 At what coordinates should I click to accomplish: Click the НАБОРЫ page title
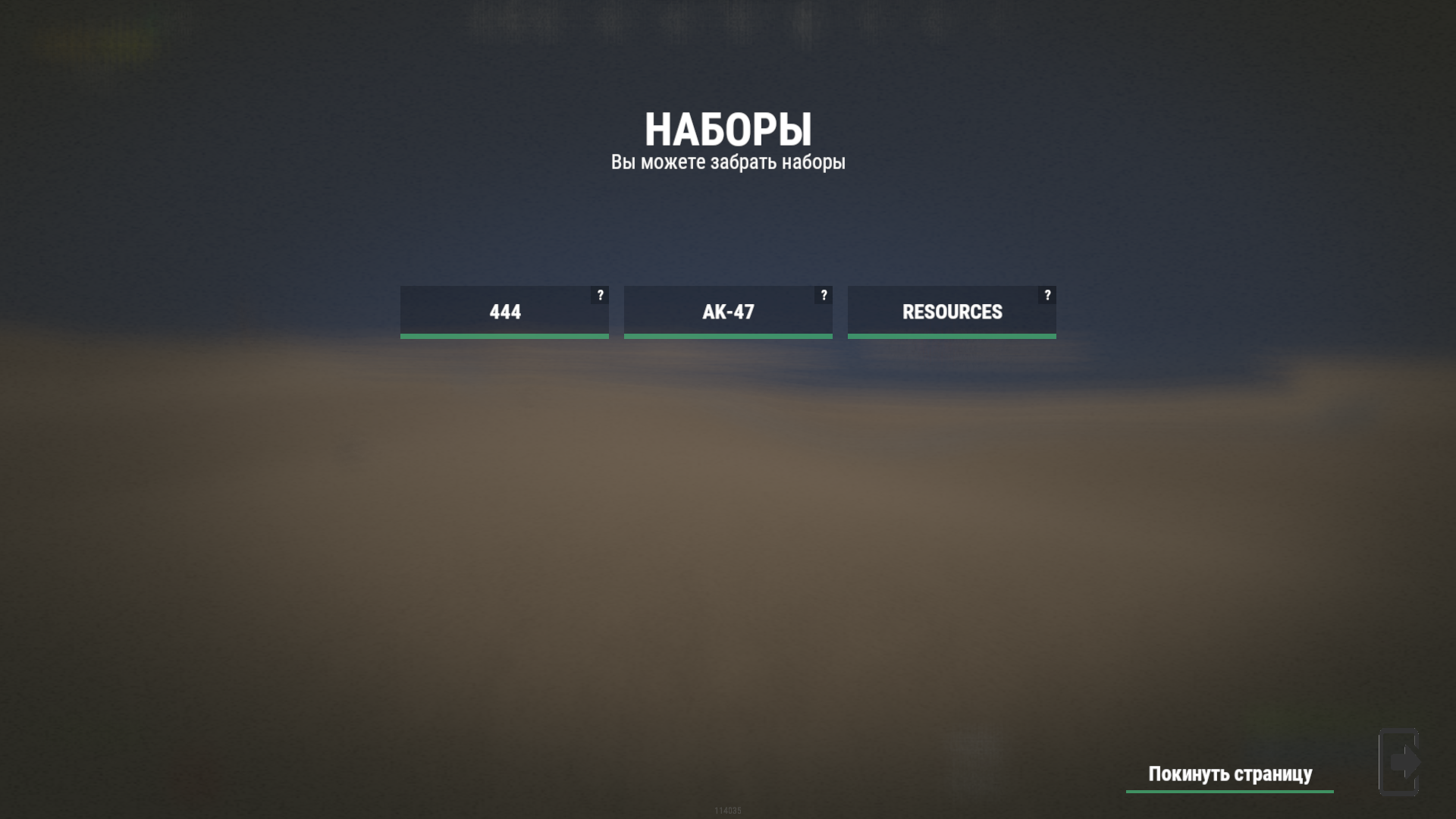[729, 129]
